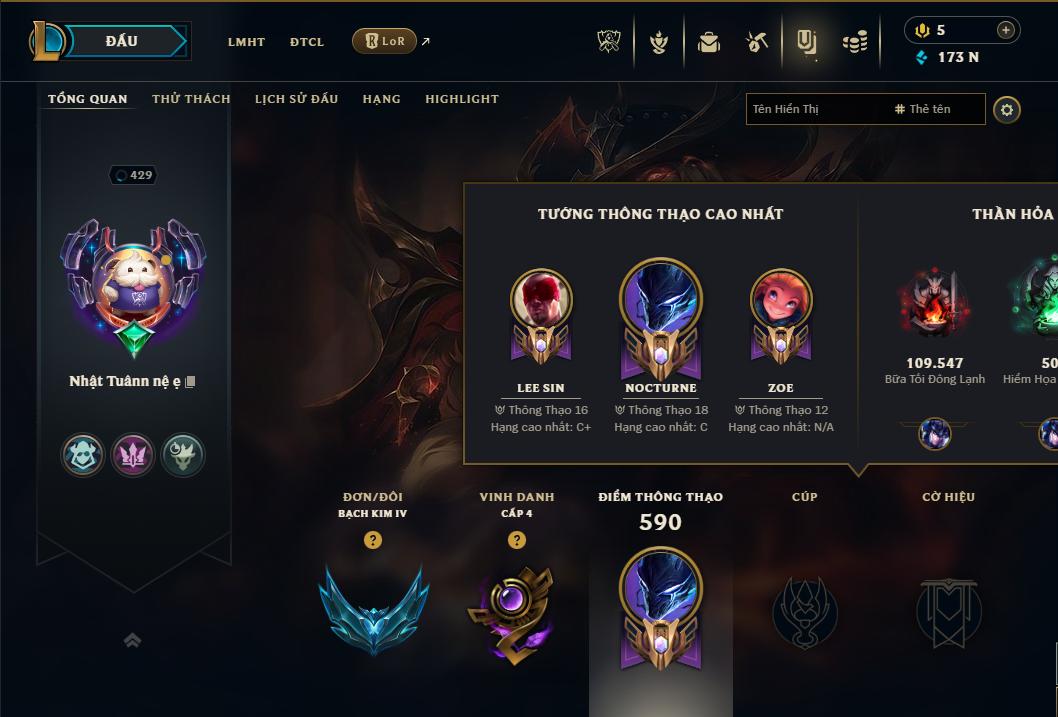
Task: Select the Lee Sin mastery portrait
Action: click(x=541, y=300)
